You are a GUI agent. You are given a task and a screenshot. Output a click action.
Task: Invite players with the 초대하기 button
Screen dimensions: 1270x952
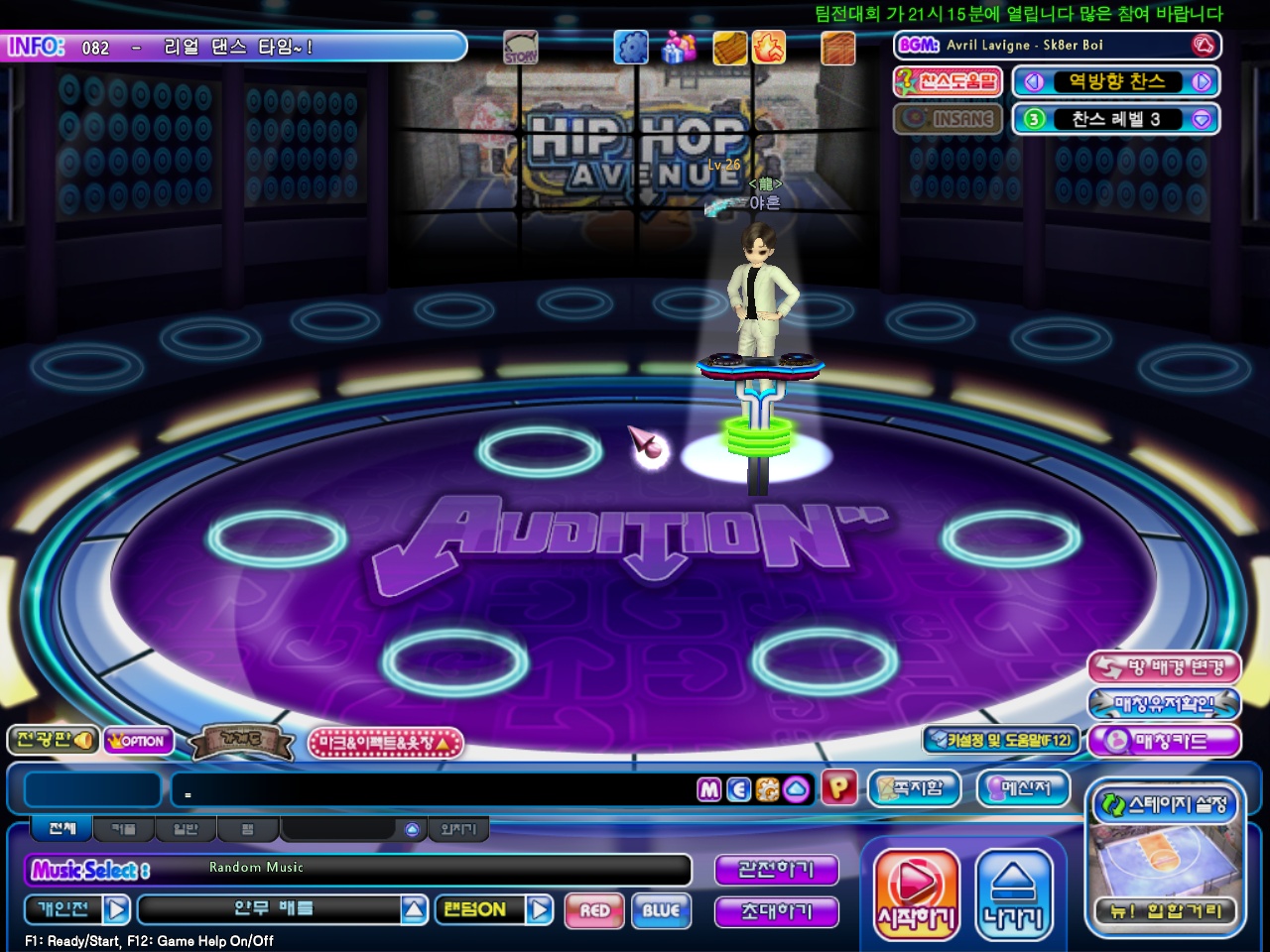[776, 911]
